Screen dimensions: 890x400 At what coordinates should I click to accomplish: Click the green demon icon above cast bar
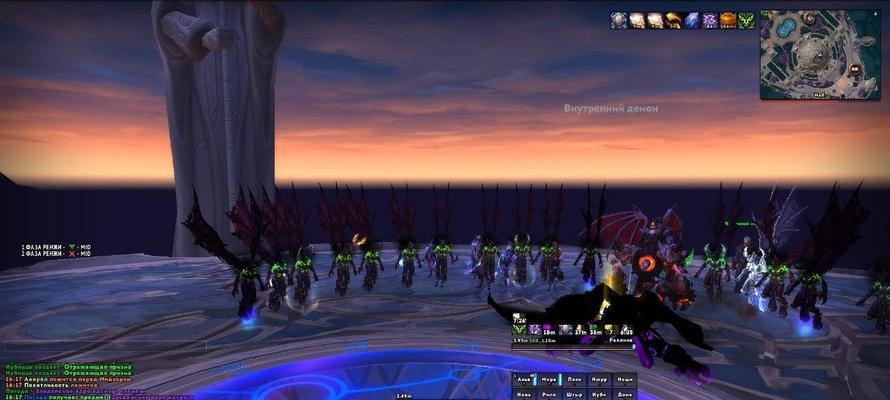(520, 329)
